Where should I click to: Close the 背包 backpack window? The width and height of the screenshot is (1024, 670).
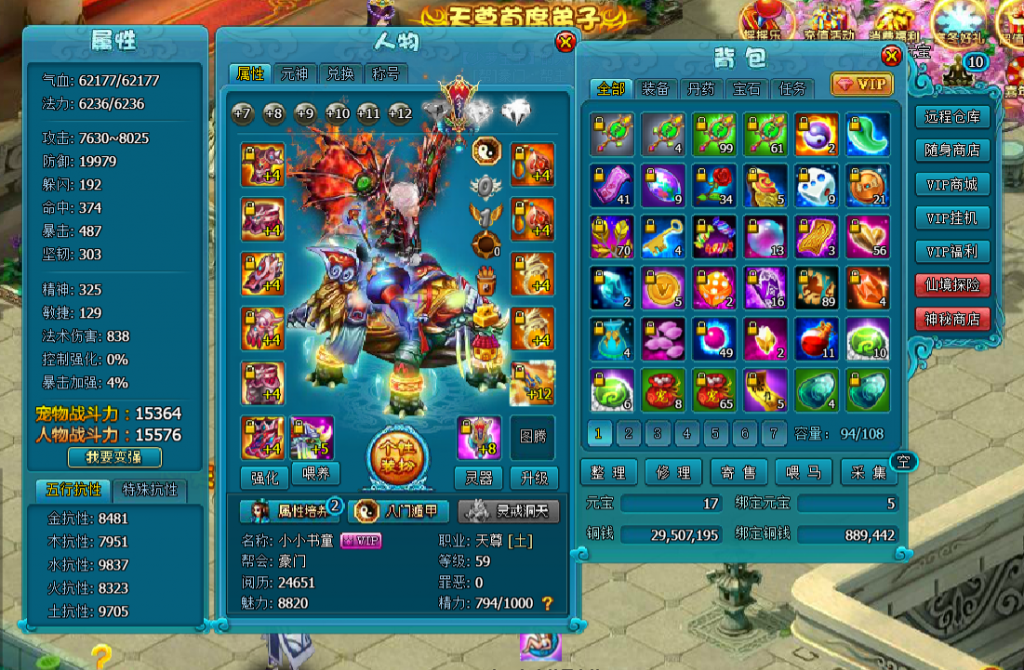pos(891,56)
